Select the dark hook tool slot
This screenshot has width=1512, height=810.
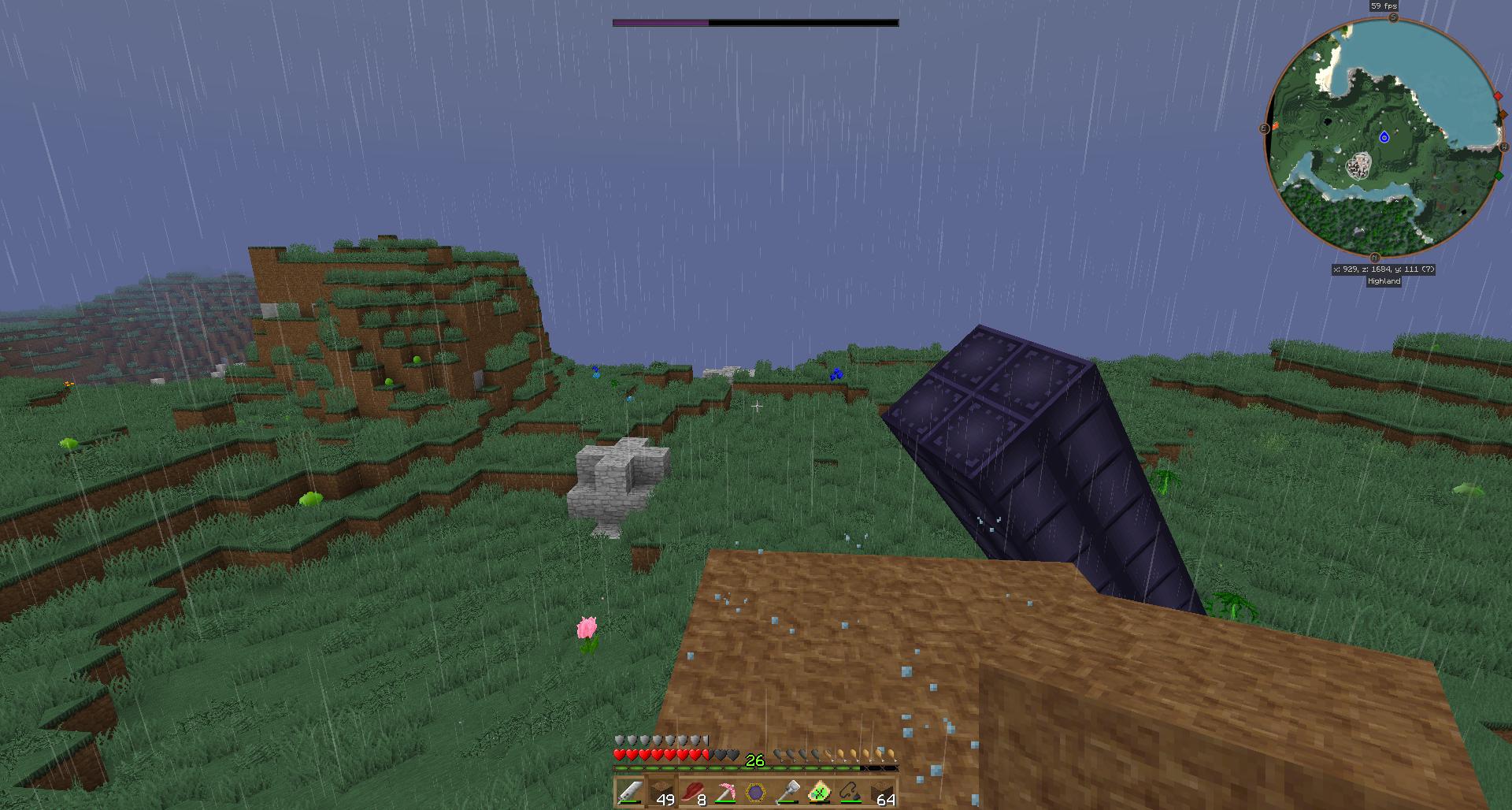coord(850,792)
